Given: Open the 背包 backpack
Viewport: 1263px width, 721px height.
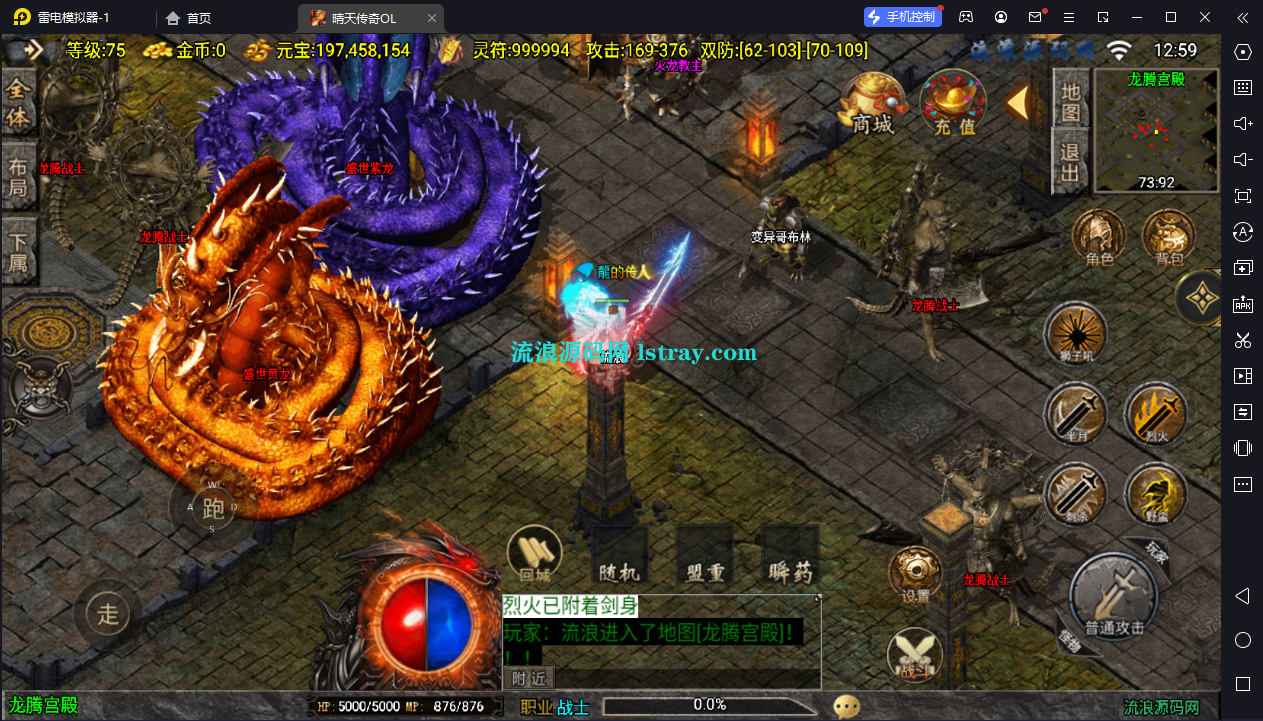Looking at the screenshot, I should 1169,238.
